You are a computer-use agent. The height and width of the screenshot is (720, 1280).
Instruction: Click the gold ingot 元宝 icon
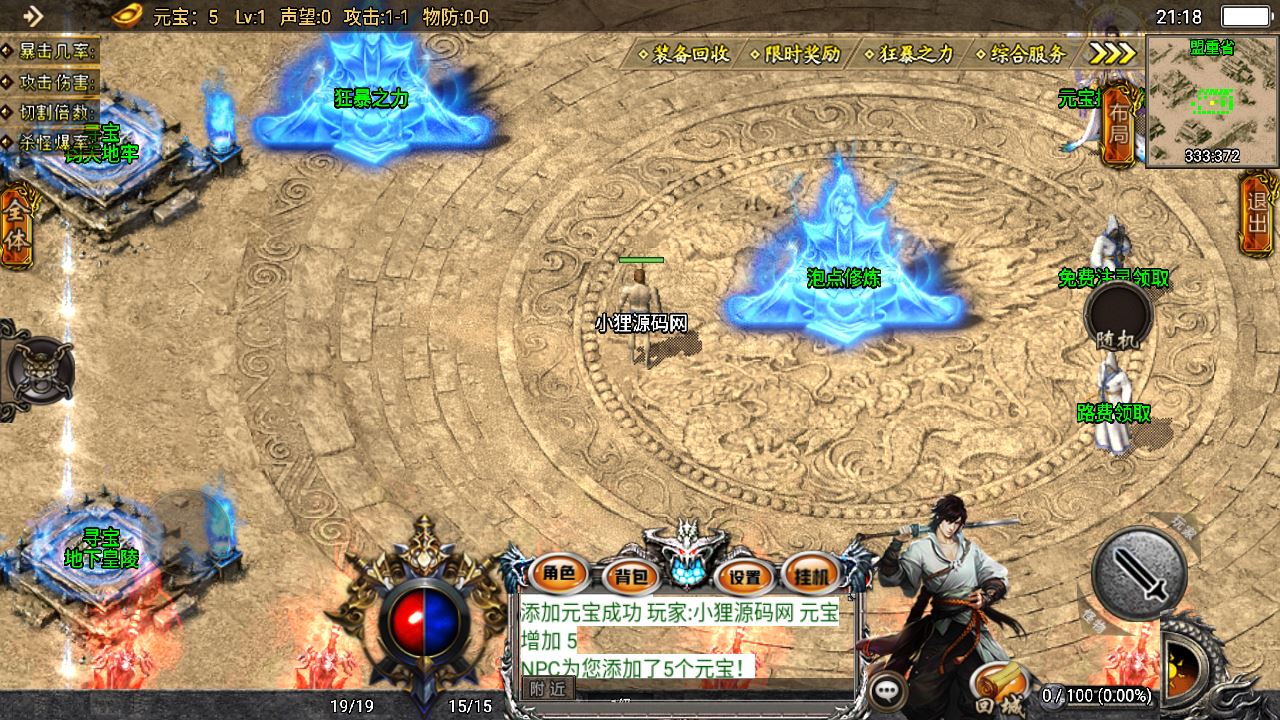click(127, 15)
